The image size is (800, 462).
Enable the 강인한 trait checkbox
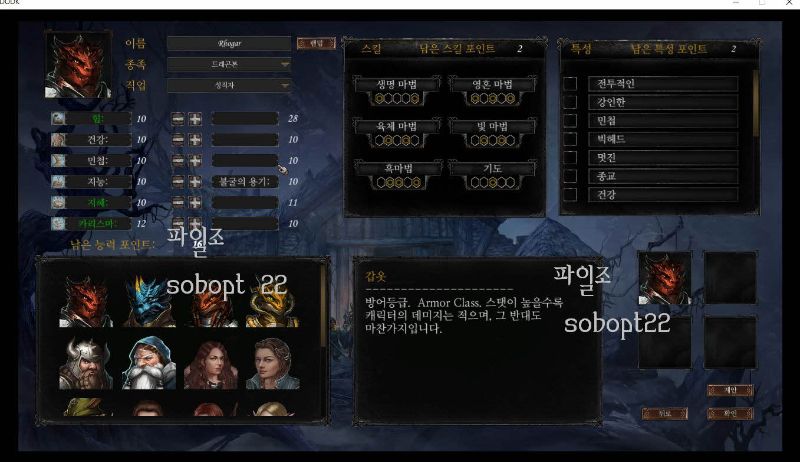570,102
